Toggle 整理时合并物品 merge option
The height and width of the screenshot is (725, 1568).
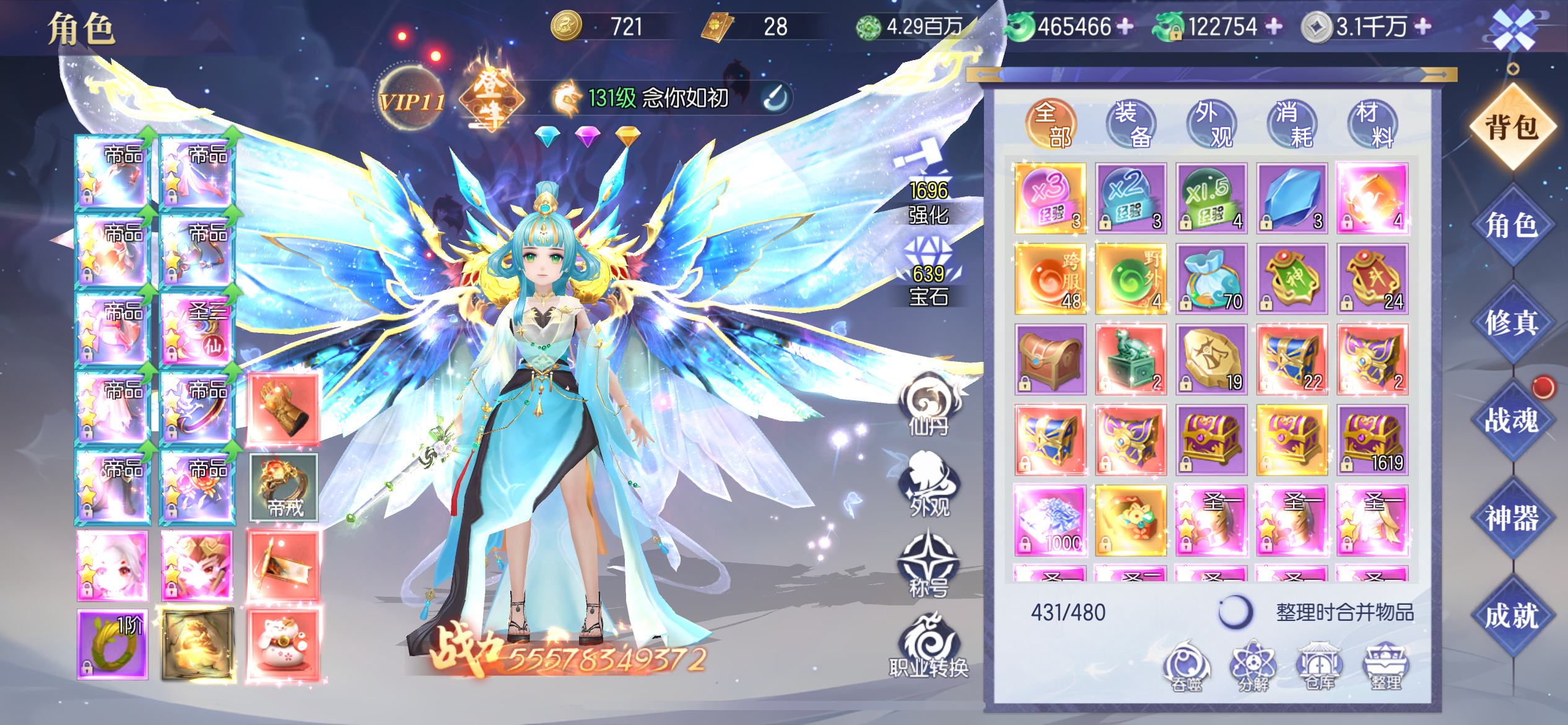point(1235,612)
